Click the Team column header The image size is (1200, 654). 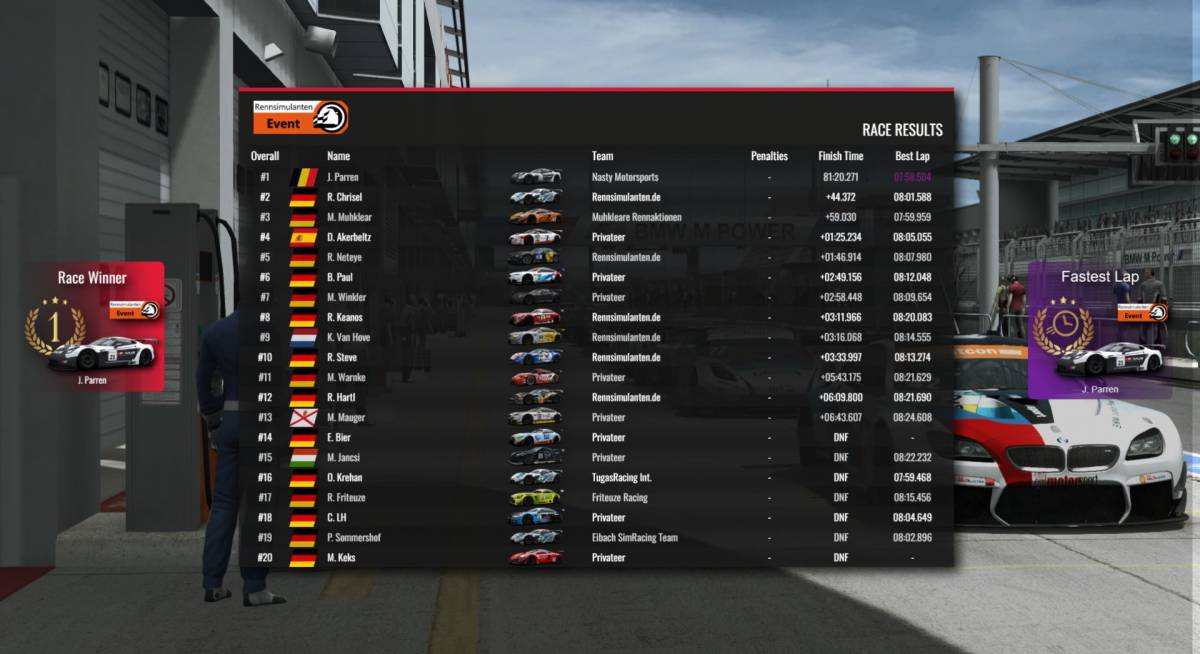click(x=602, y=156)
